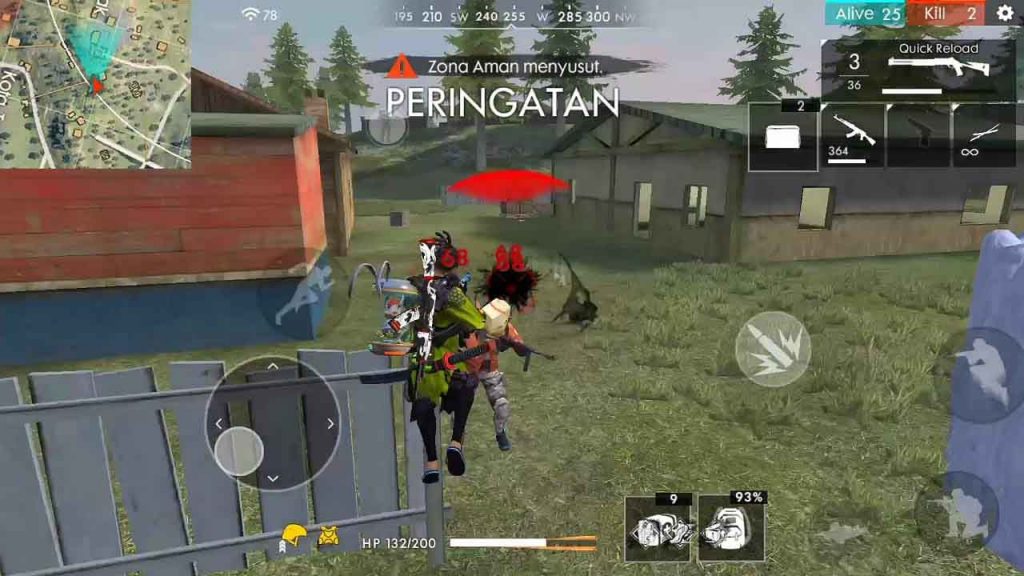
Task: Open the backpack showing 93%
Action: pos(731,527)
